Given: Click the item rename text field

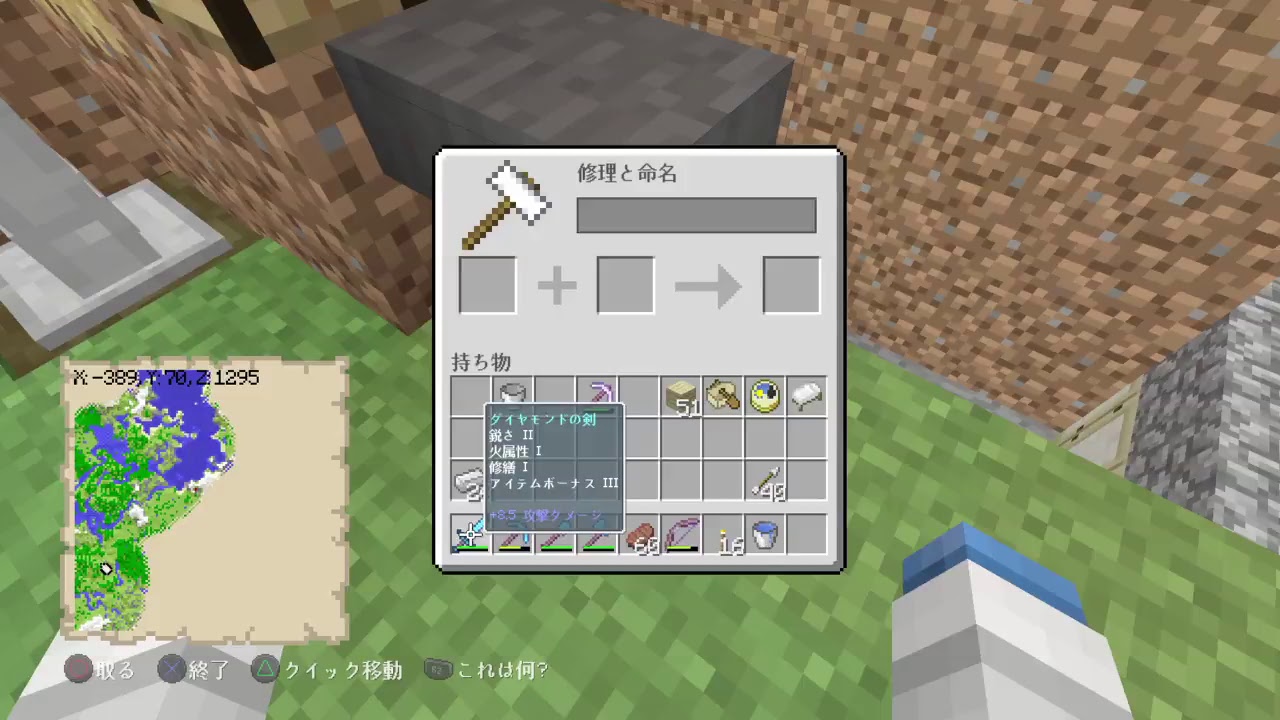Looking at the screenshot, I should (x=696, y=215).
